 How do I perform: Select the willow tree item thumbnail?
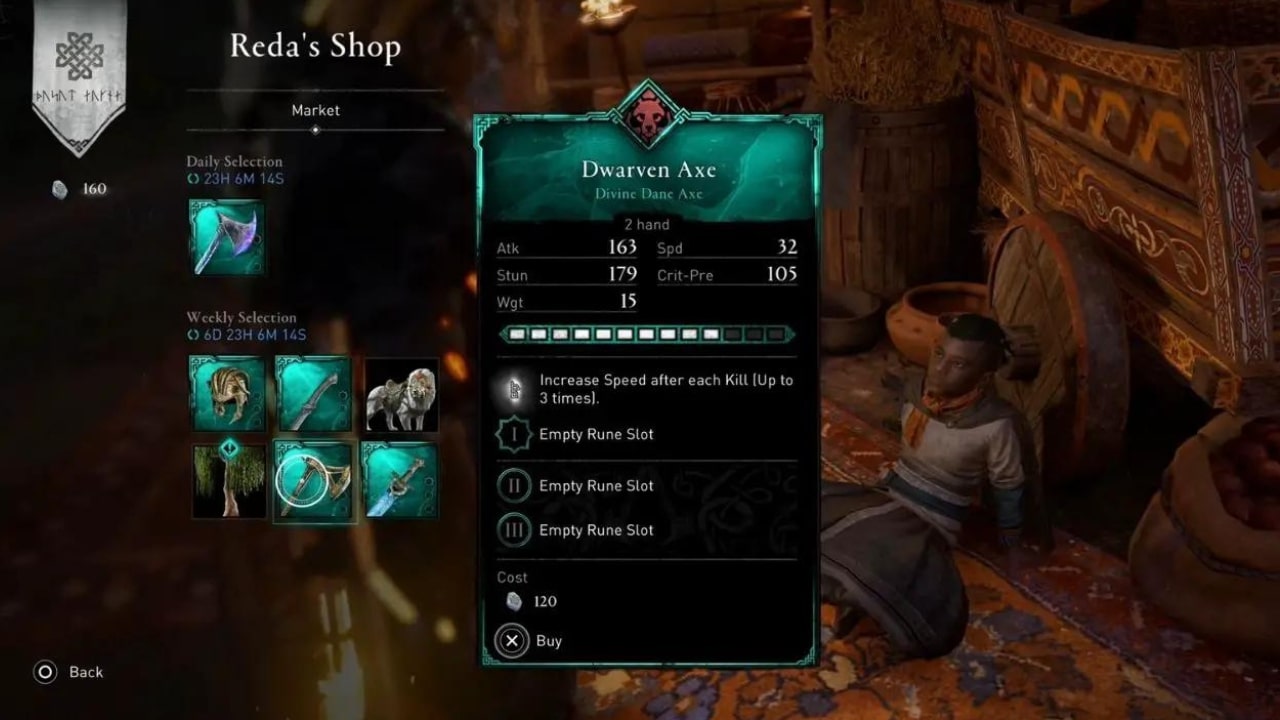(x=228, y=481)
